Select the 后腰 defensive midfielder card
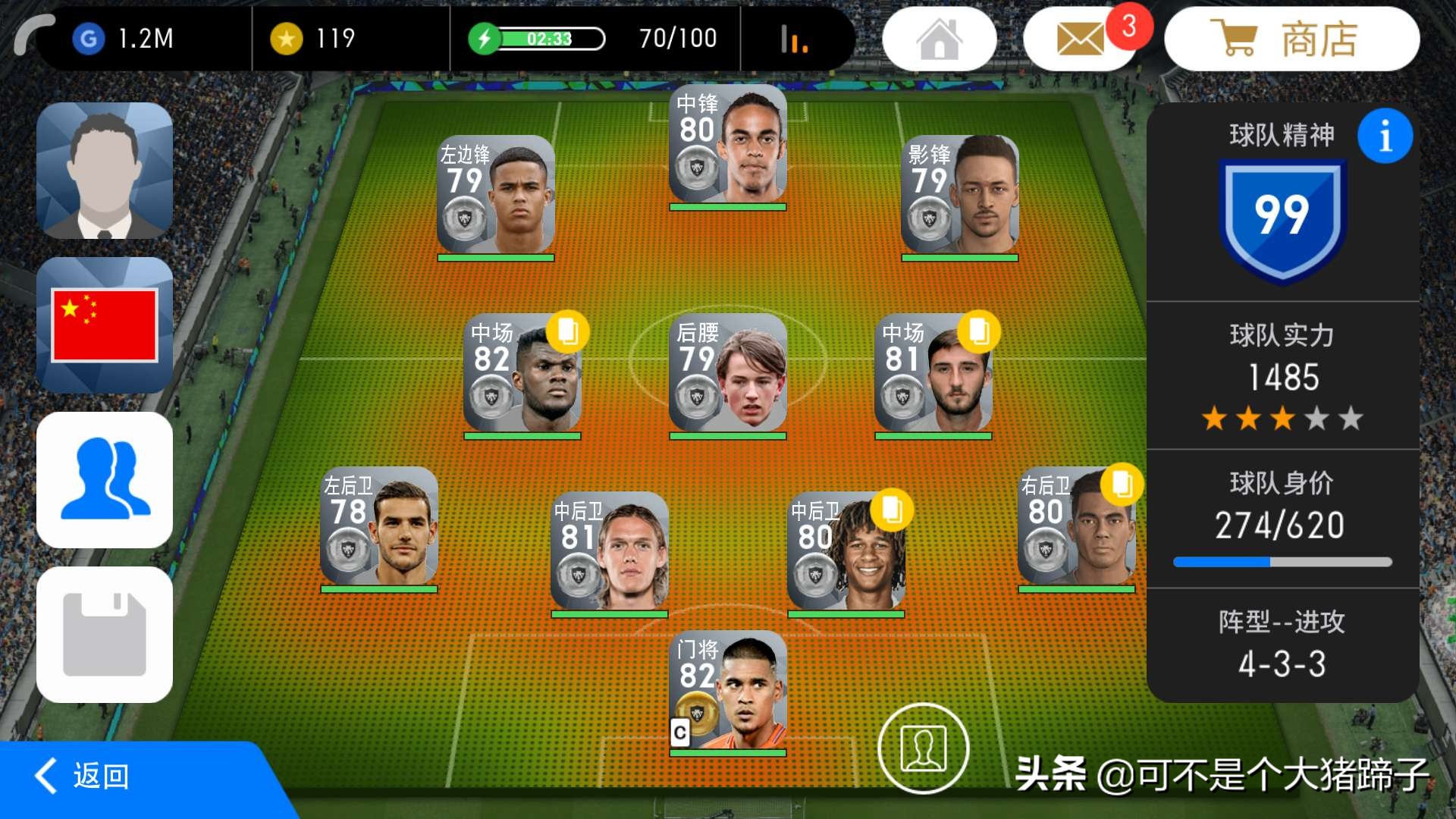This screenshot has height=819, width=1456. (x=727, y=374)
